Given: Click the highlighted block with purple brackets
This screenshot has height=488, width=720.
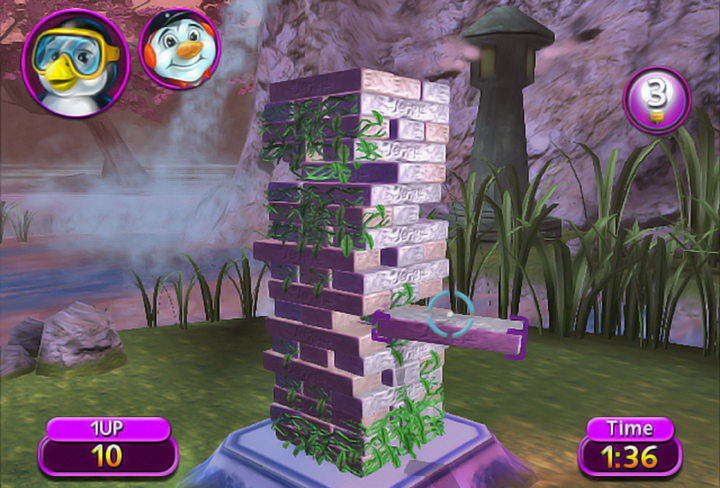Looking at the screenshot, I should (450, 333).
